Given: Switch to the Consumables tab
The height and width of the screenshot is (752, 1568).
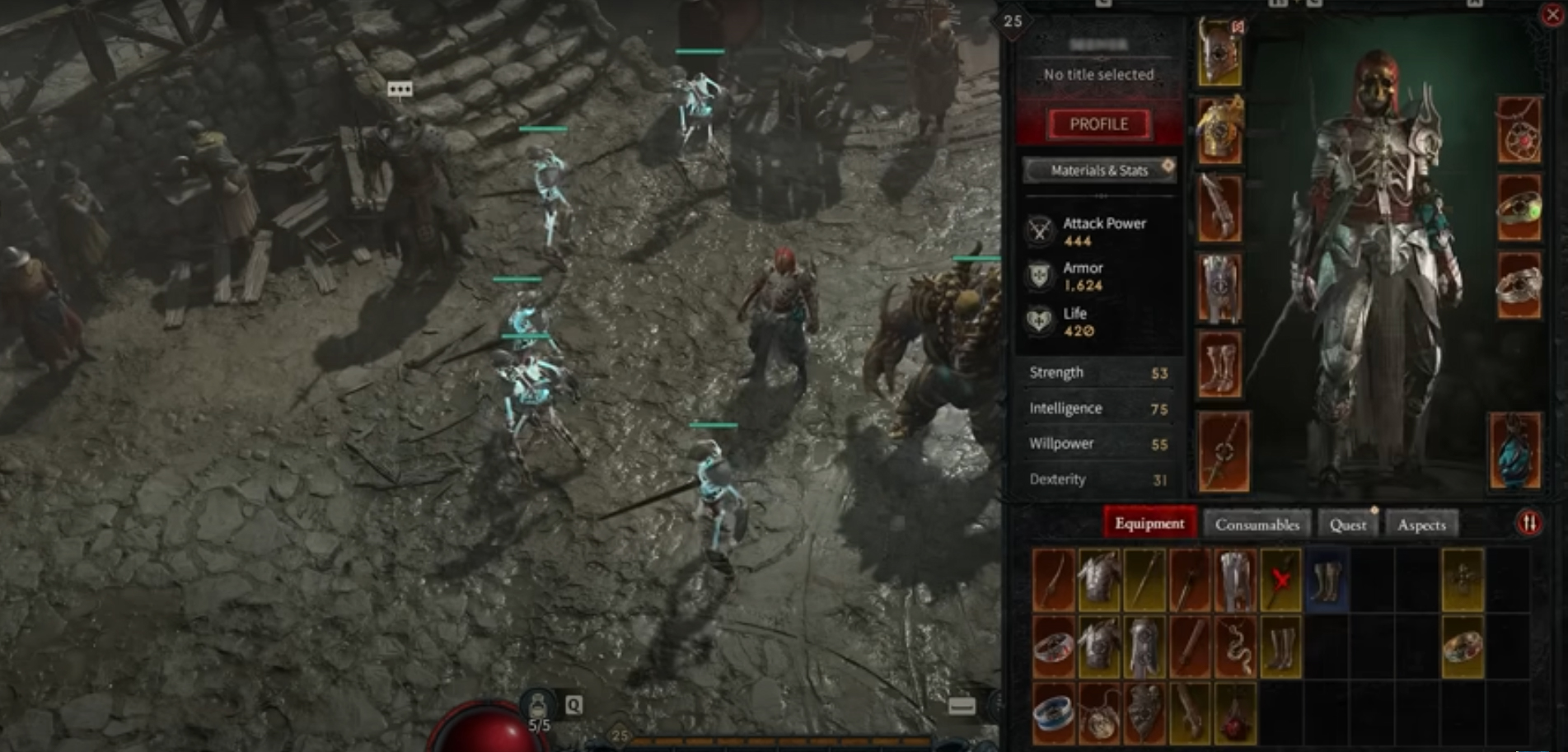Looking at the screenshot, I should (x=1258, y=524).
